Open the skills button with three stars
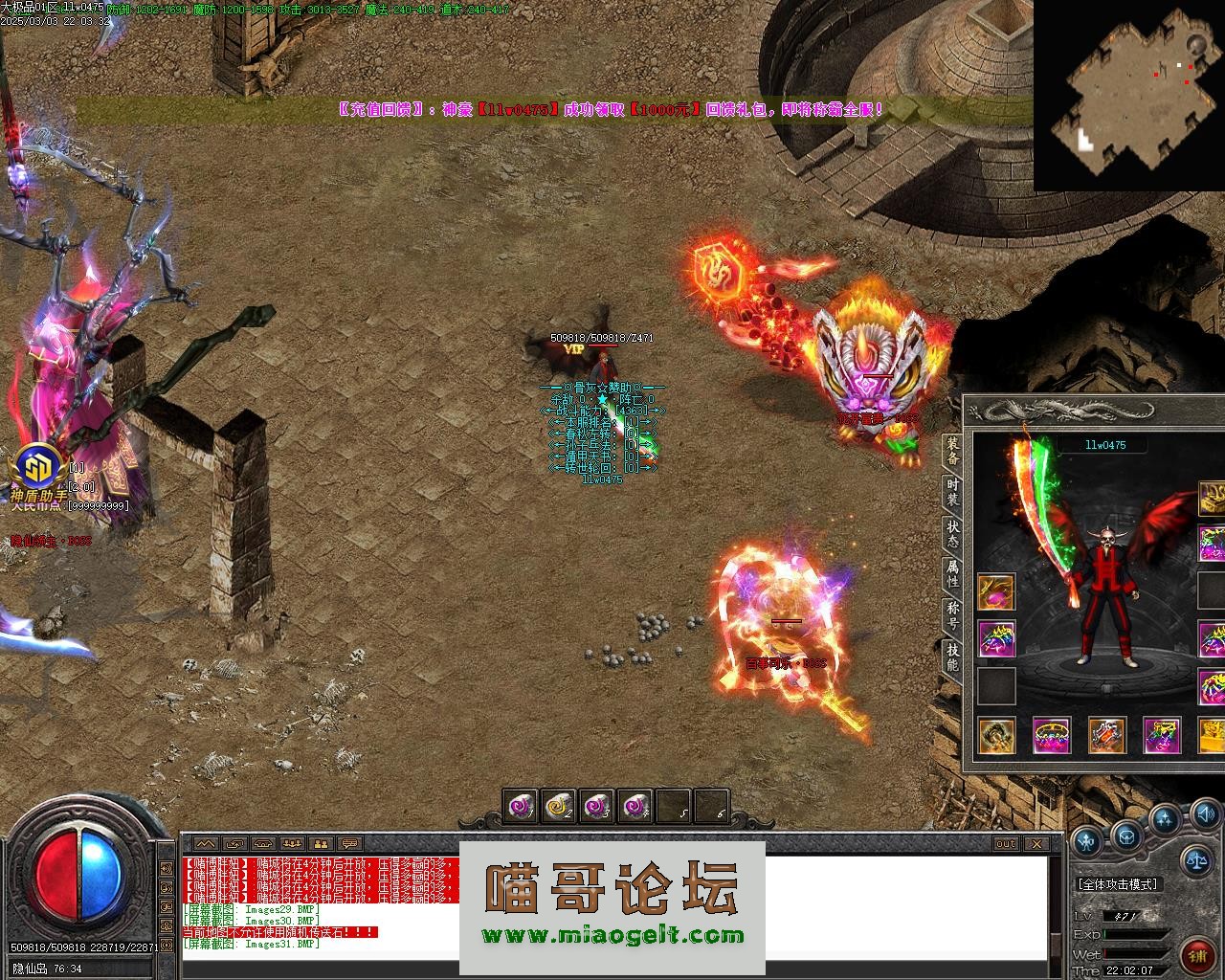 (x=1165, y=820)
